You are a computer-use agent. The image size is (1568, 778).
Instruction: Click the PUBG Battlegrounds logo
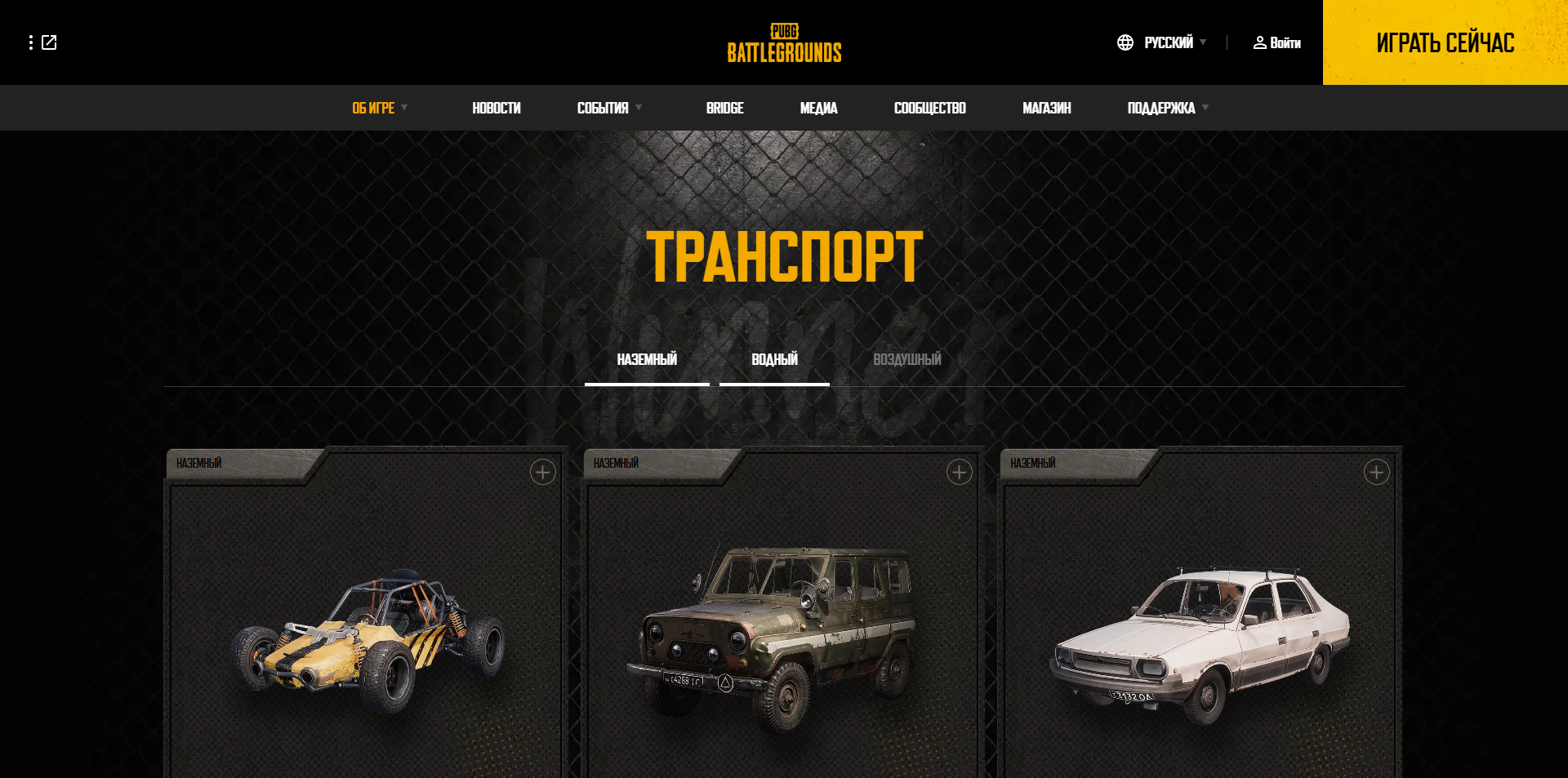(x=783, y=42)
